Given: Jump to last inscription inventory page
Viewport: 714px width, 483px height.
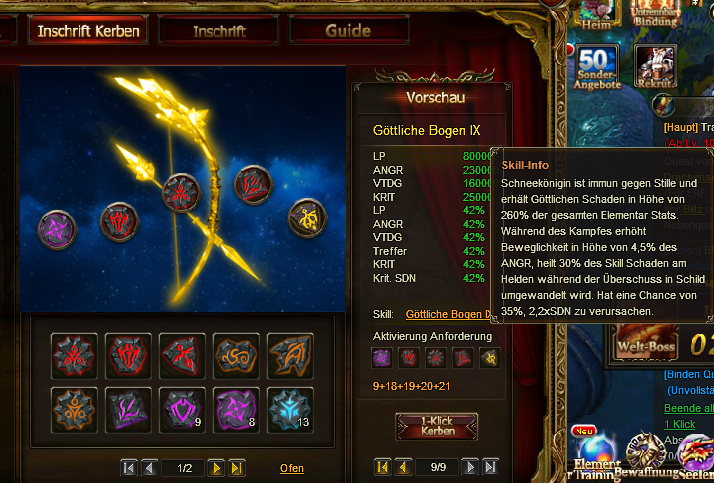Looking at the screenshot, I should pos(237,468).
